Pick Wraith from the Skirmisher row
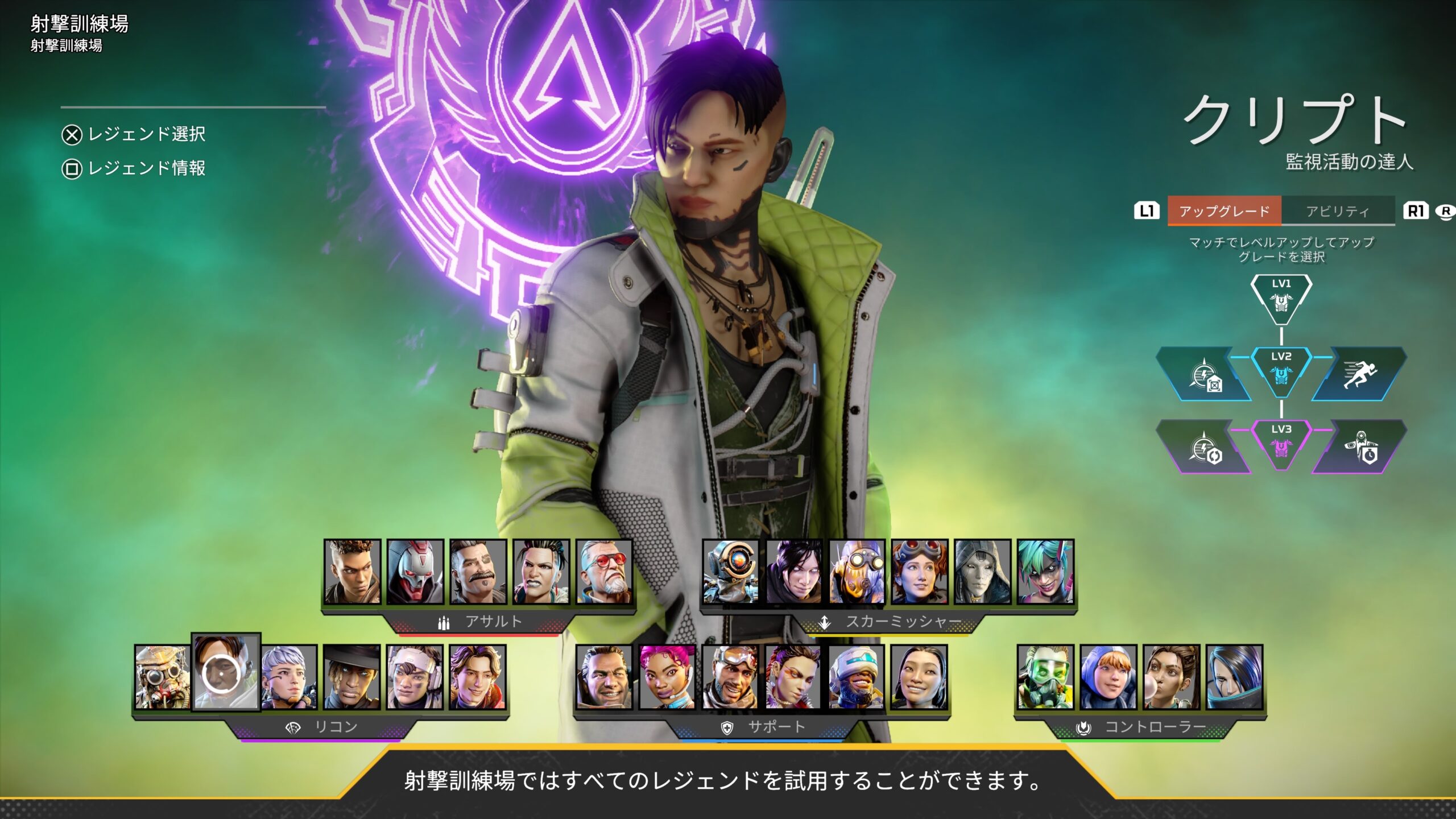Screen dimensions: 1456x819 click(794, 572)
